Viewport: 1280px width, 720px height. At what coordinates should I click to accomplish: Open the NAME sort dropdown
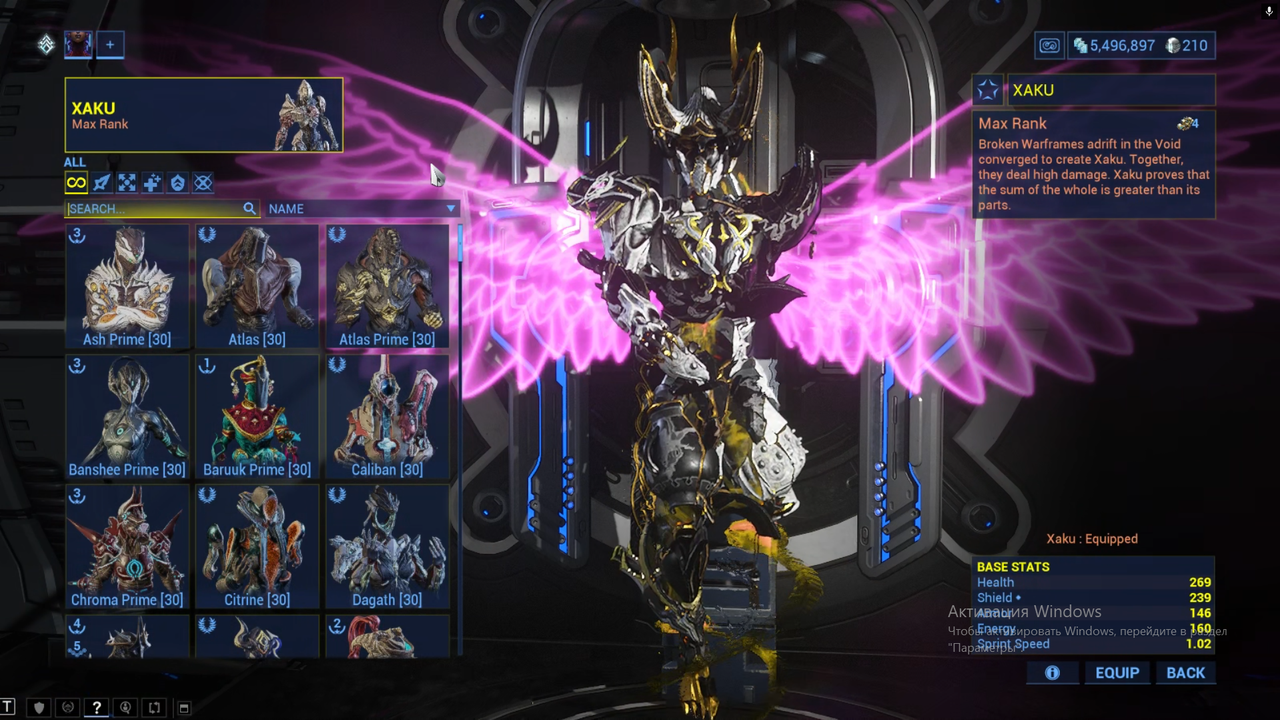pos(362,209)
